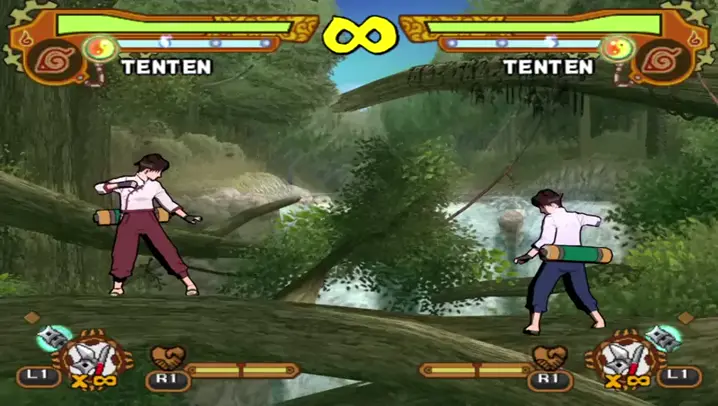Activate player two's handshake support icon
This screenshot has height=406, width=718.
pos(549,357)
